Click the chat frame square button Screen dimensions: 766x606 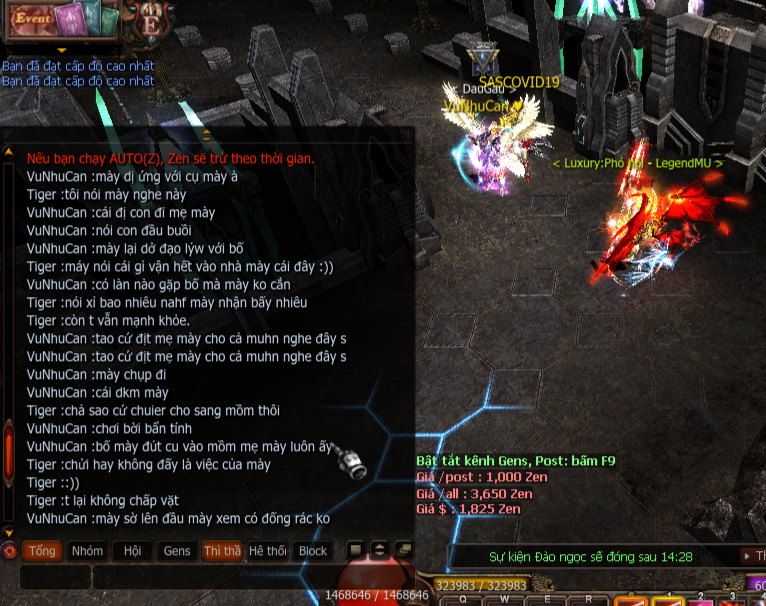click(x=355, y=550)
